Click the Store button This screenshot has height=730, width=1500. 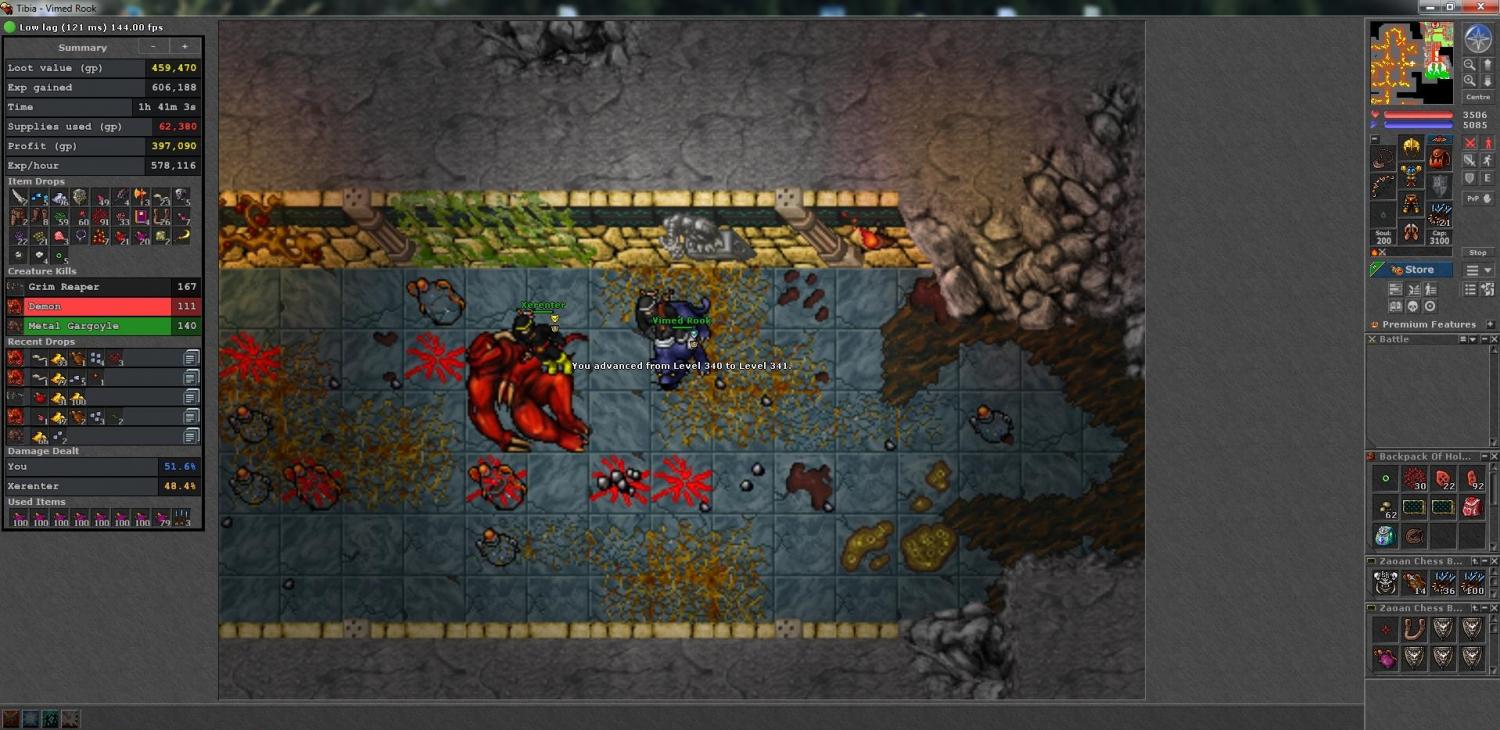1411,270
